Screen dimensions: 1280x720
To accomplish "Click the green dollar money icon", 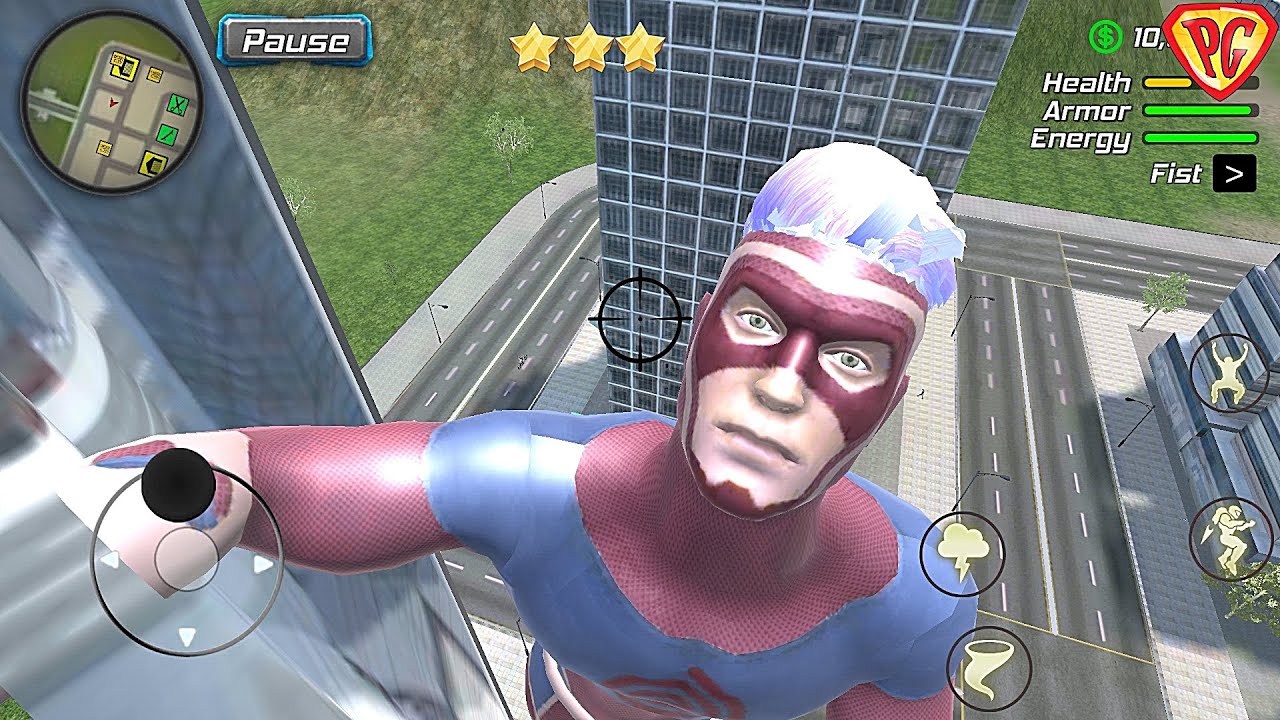I will coord(1105,38).
